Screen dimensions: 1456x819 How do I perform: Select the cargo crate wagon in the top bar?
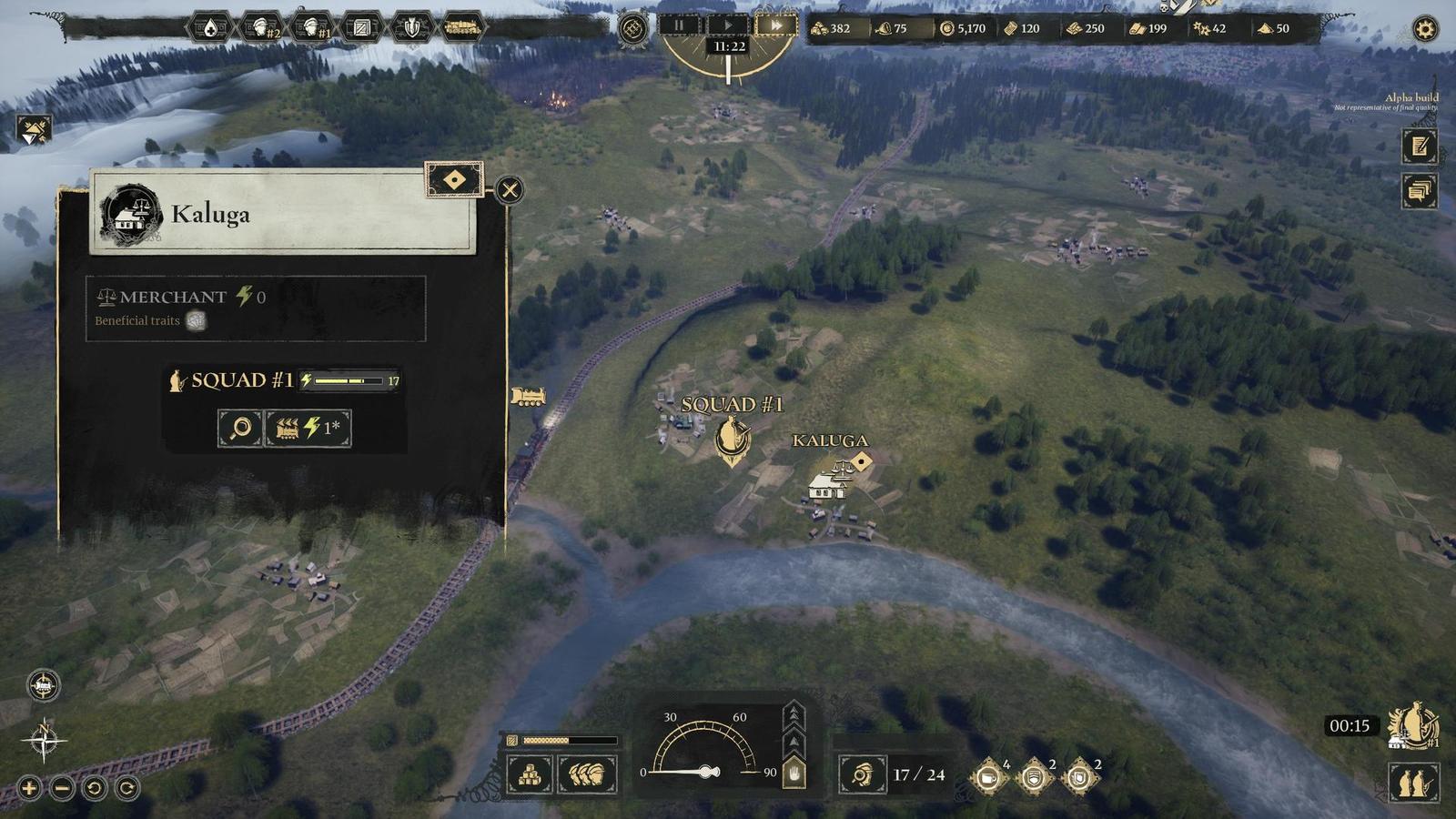pos(361,28)
